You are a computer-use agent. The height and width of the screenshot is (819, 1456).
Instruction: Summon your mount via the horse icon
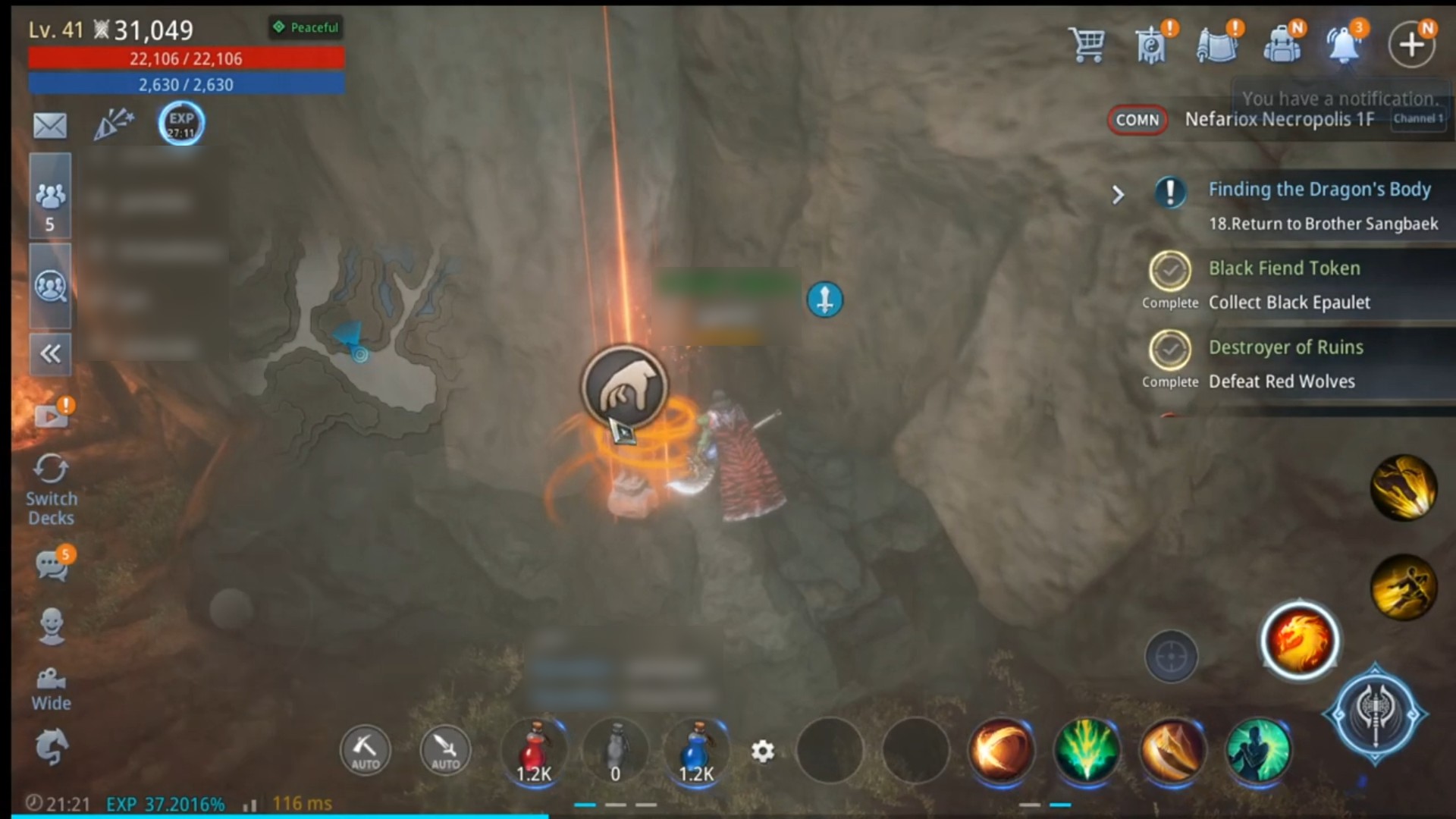click(50, 747)
